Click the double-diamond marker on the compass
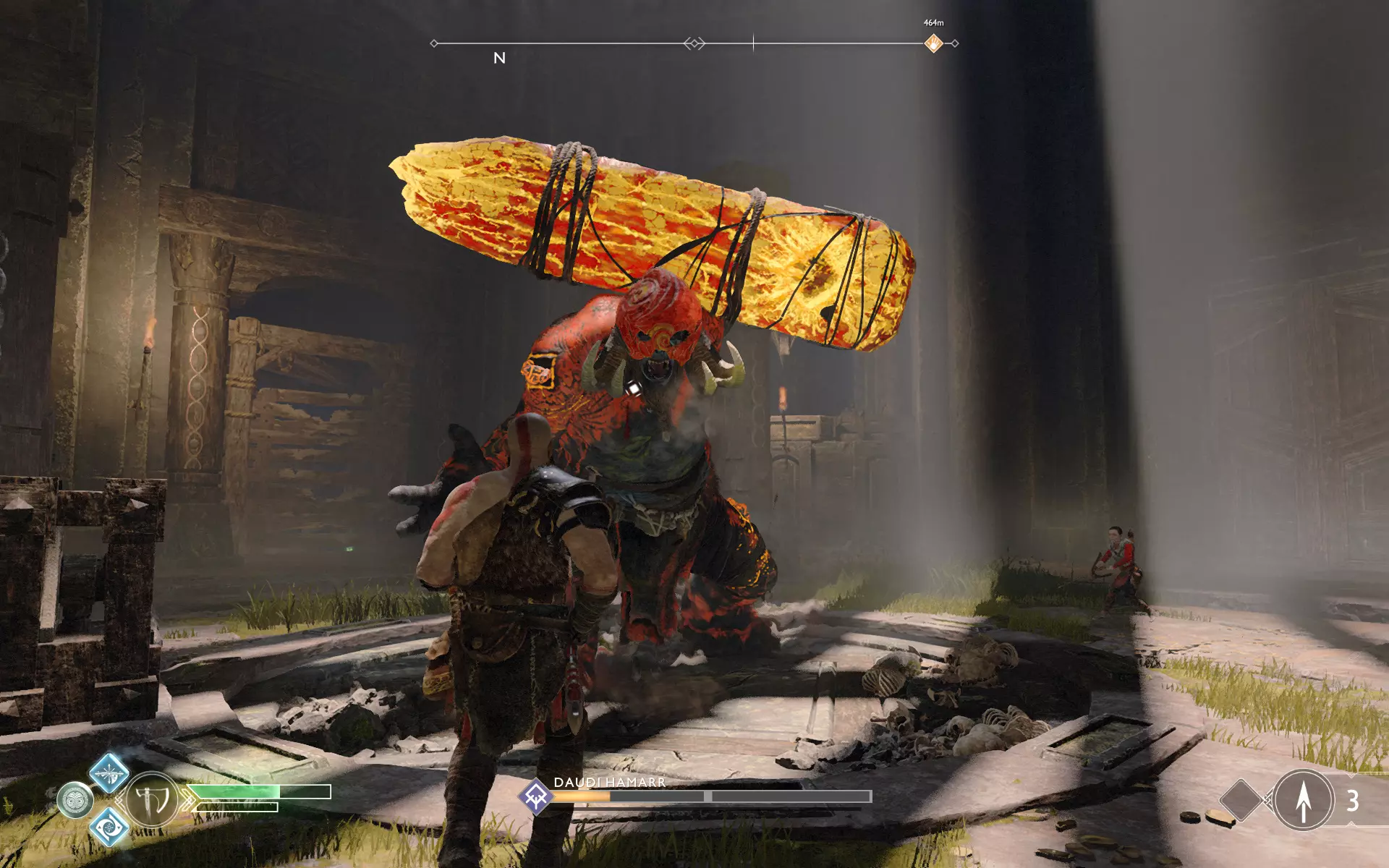Viewport: 1389px width, 868px height. pyautogui.click(x=694, y=43)
